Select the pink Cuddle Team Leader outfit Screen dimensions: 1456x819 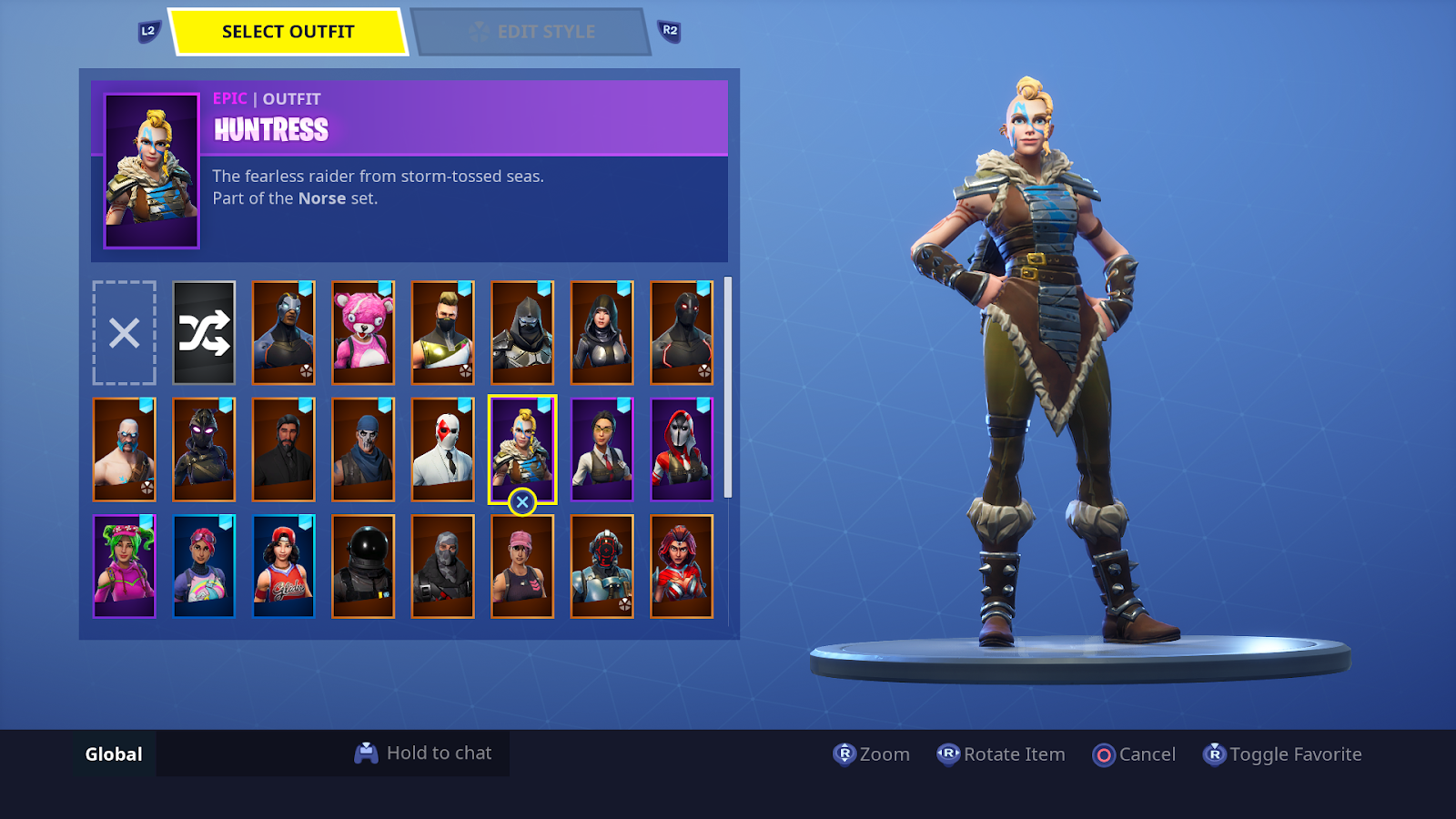[363, 335]
